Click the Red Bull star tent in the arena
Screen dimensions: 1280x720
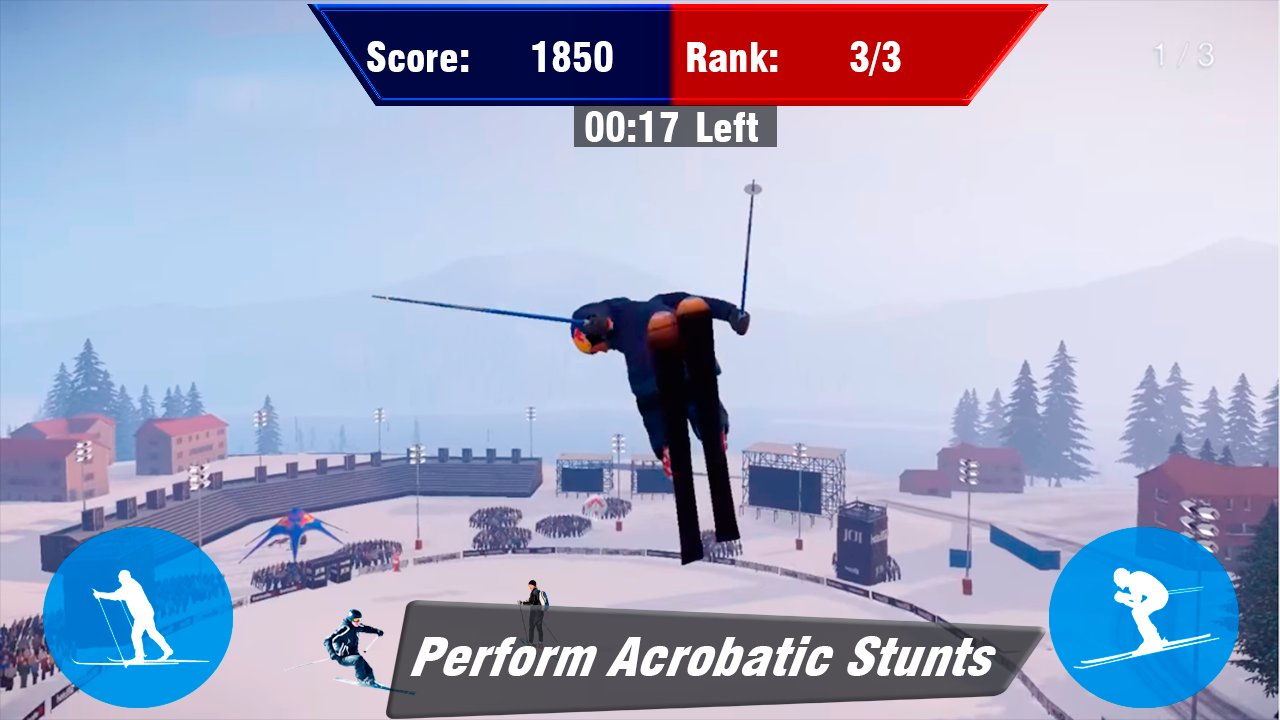295,525
